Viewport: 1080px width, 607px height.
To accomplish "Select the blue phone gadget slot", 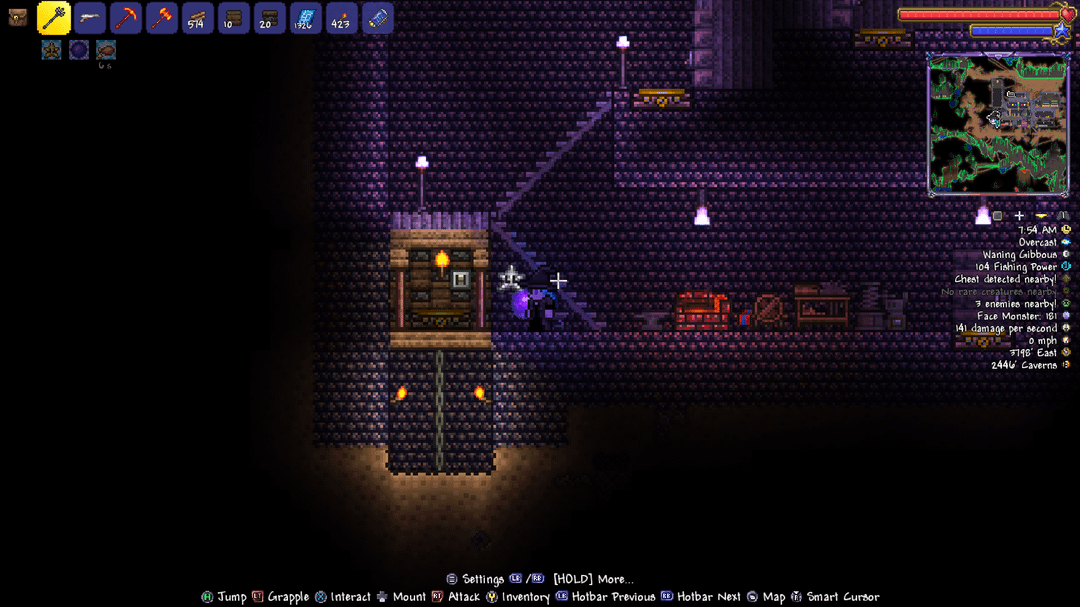I will point(378,19).
